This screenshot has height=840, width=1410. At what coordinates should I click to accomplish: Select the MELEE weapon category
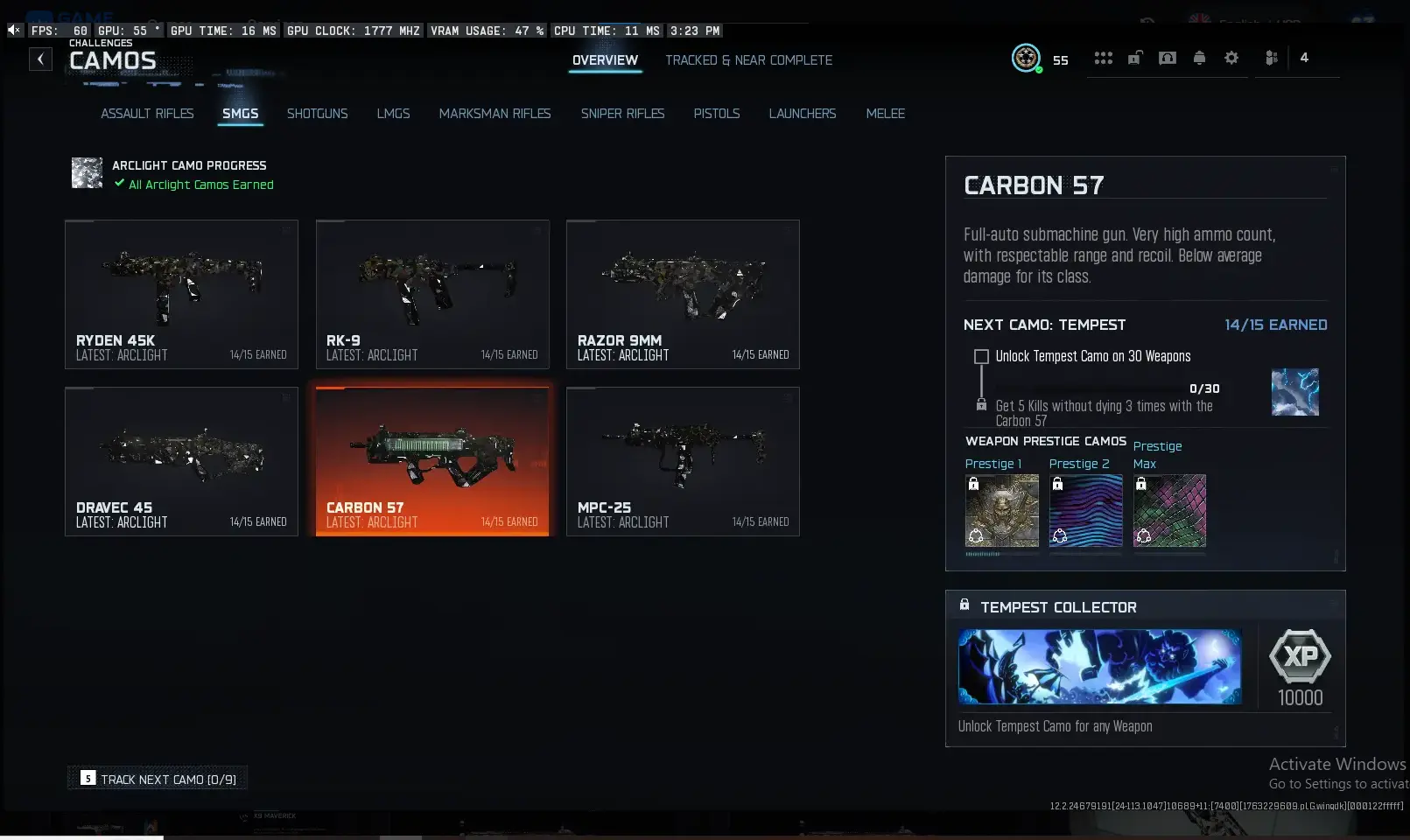coord(885,114)
